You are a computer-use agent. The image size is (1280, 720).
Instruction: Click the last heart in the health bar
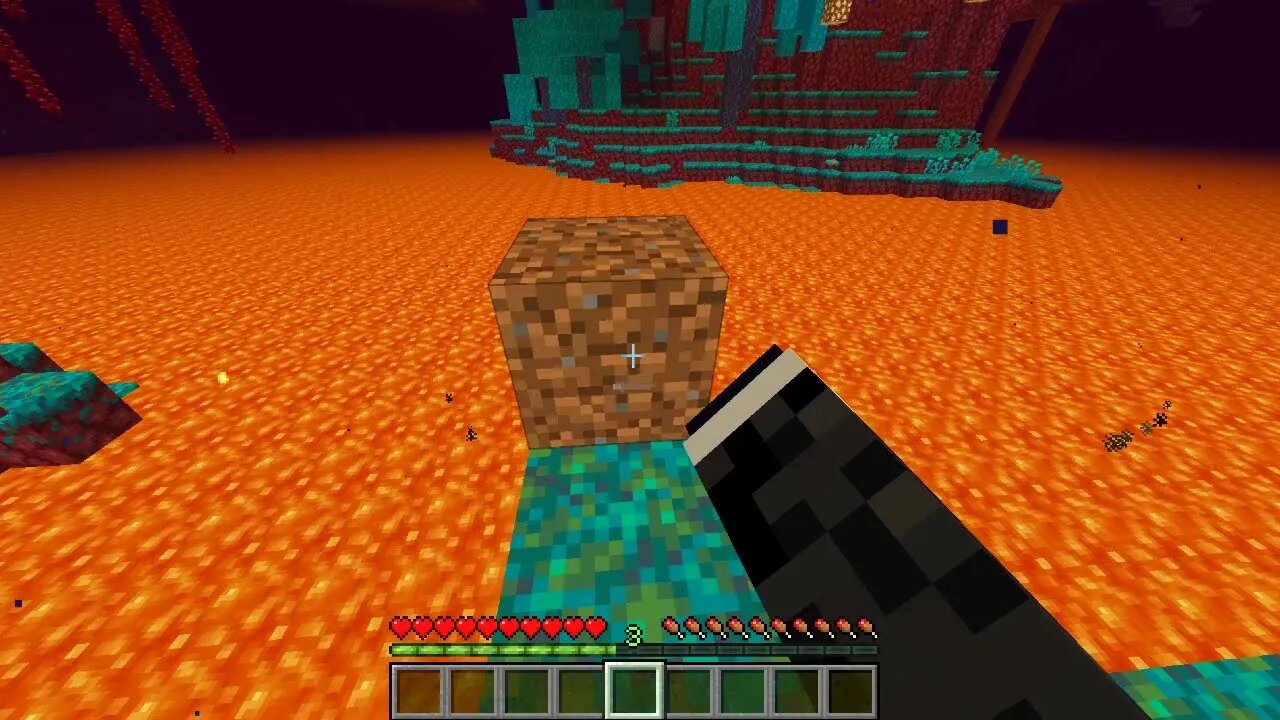click(594, 628)
